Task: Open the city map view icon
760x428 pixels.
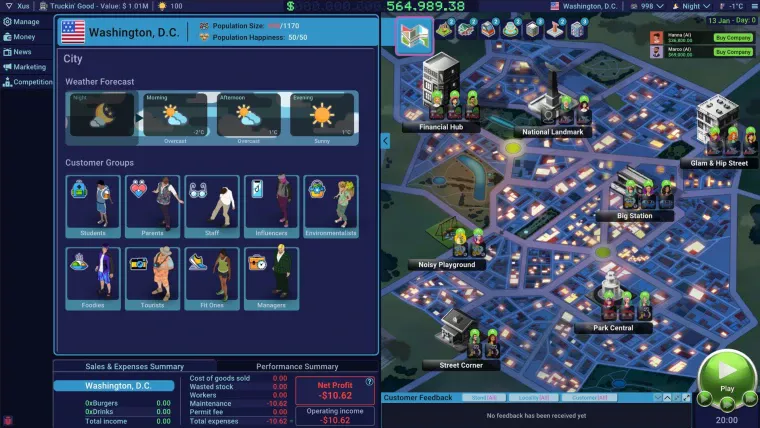Action: tap(414, 33)
